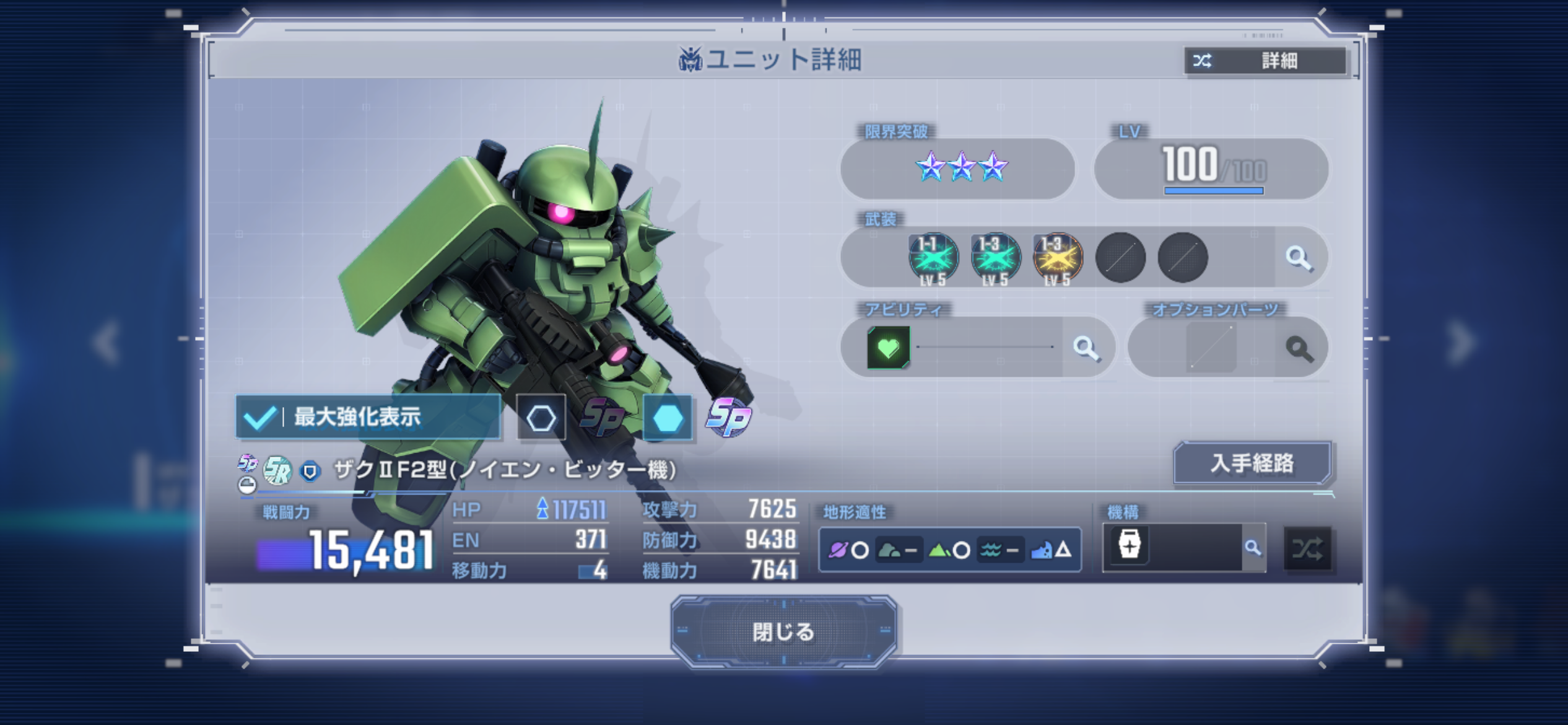Close the unit details with 閉じる
The image size is (1568, 725).
point(783,631)
